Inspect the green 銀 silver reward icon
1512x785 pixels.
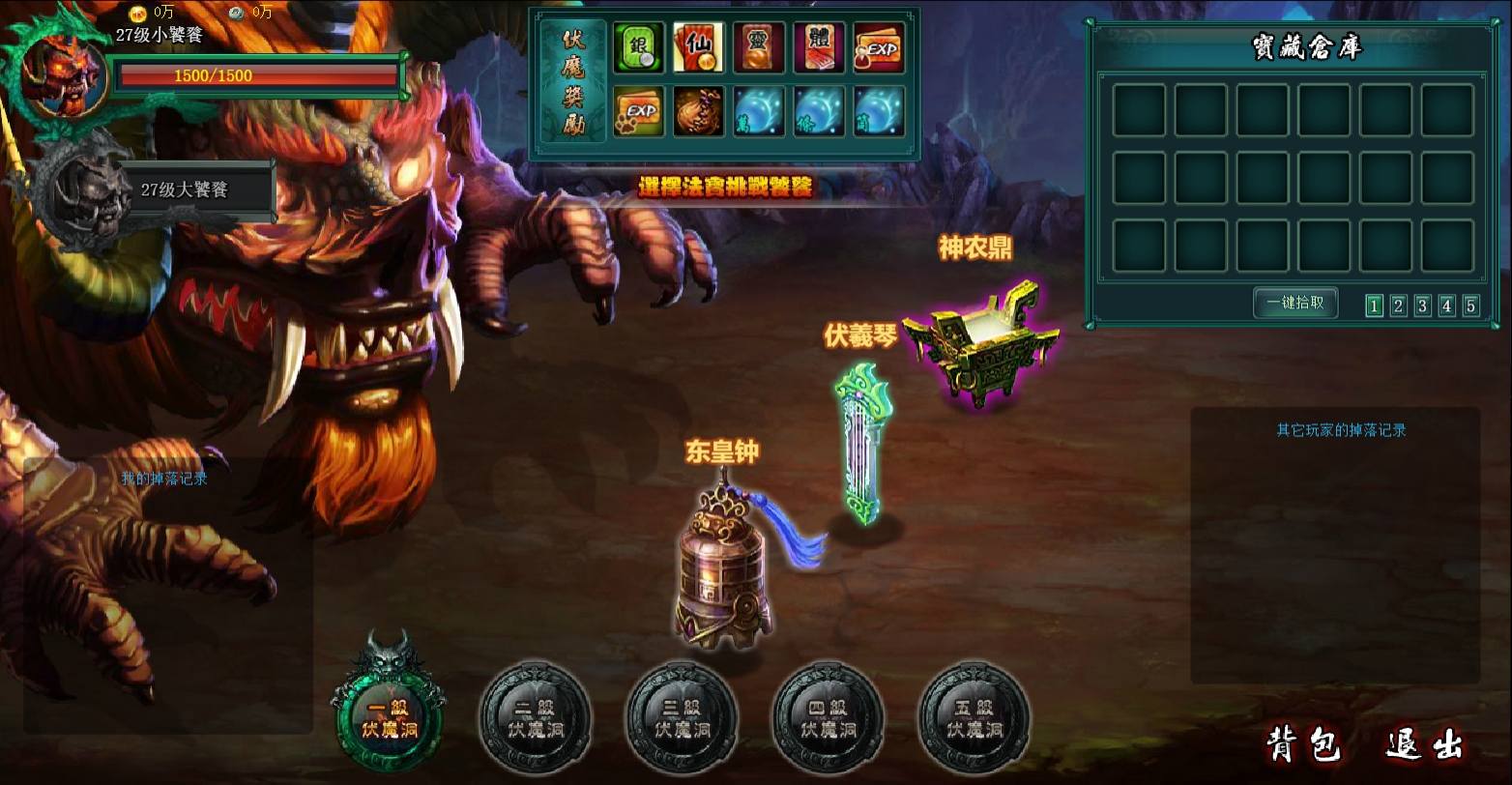[x=639, y=48]
